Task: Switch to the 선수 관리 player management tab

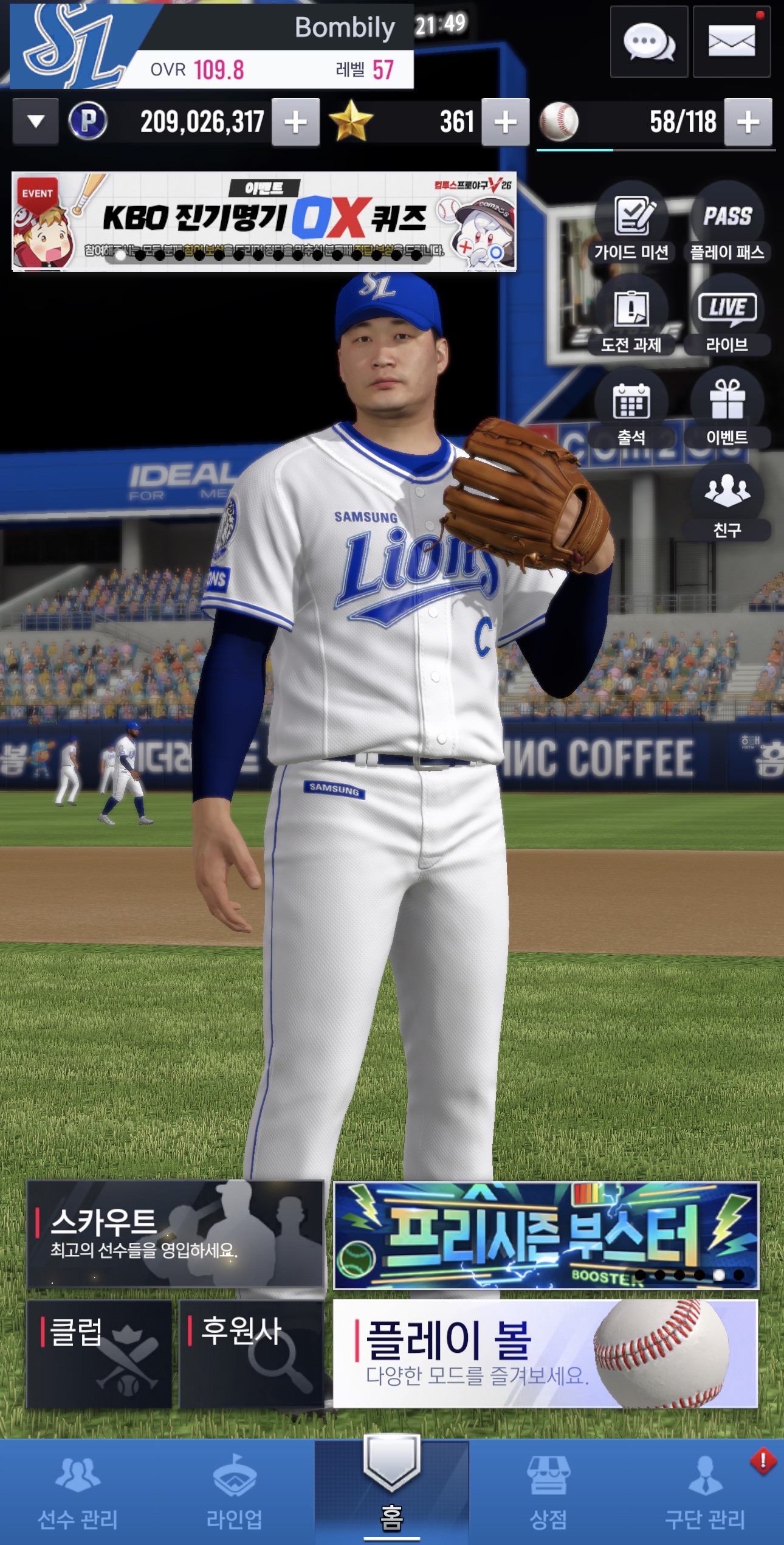Action: pyautogui.click(x=78, y=1493)
